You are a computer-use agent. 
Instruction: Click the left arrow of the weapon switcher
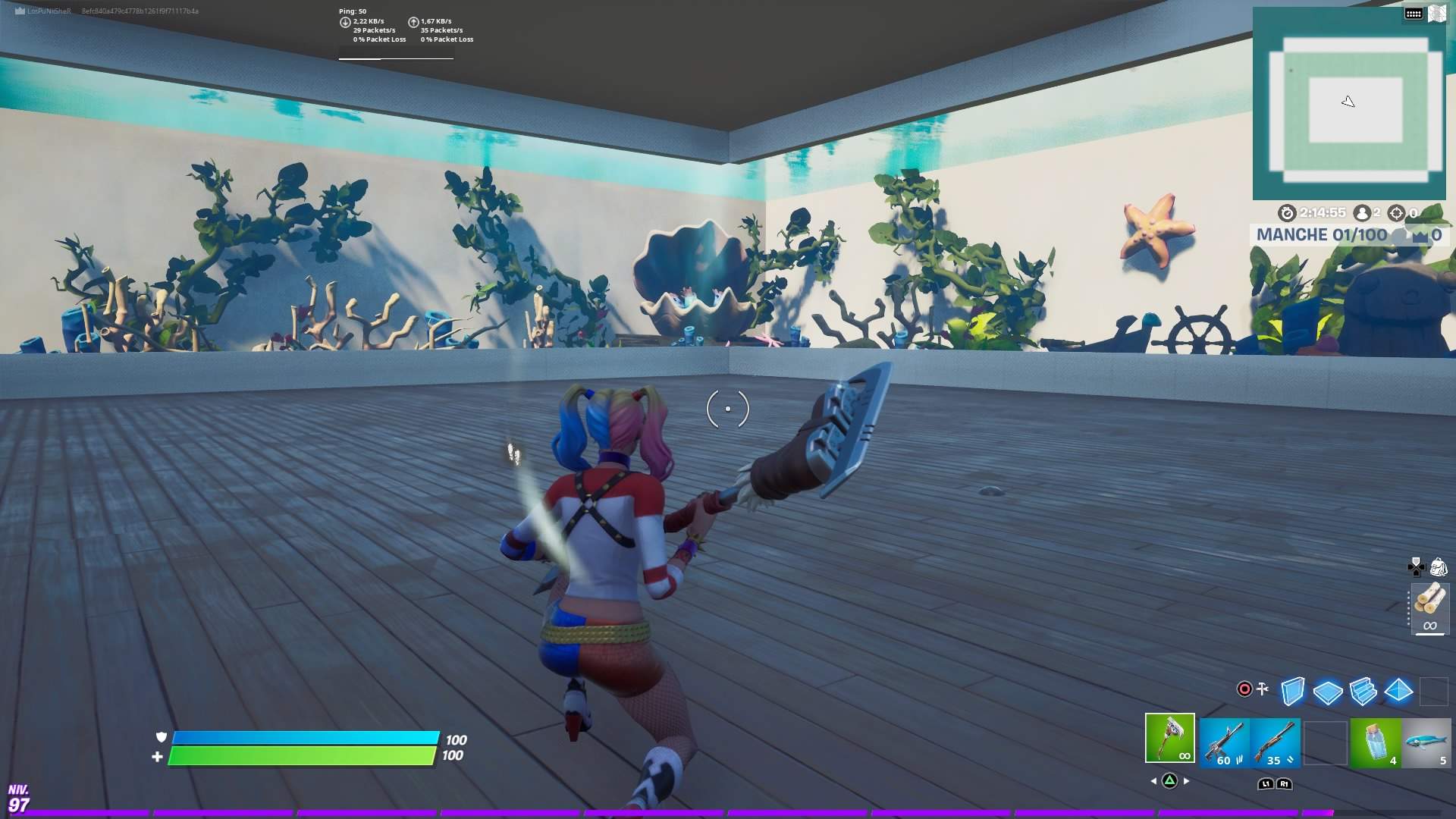coord(1153,781)
